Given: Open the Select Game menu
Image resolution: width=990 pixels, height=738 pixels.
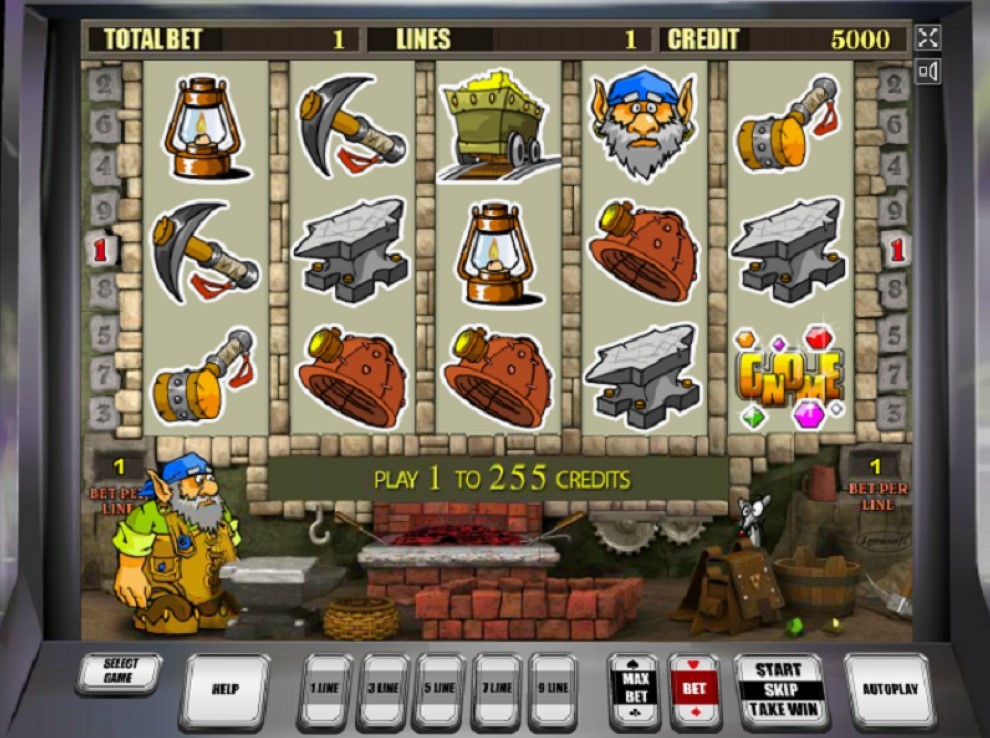Looking at the screenshot, I should (x=118, y=671).
